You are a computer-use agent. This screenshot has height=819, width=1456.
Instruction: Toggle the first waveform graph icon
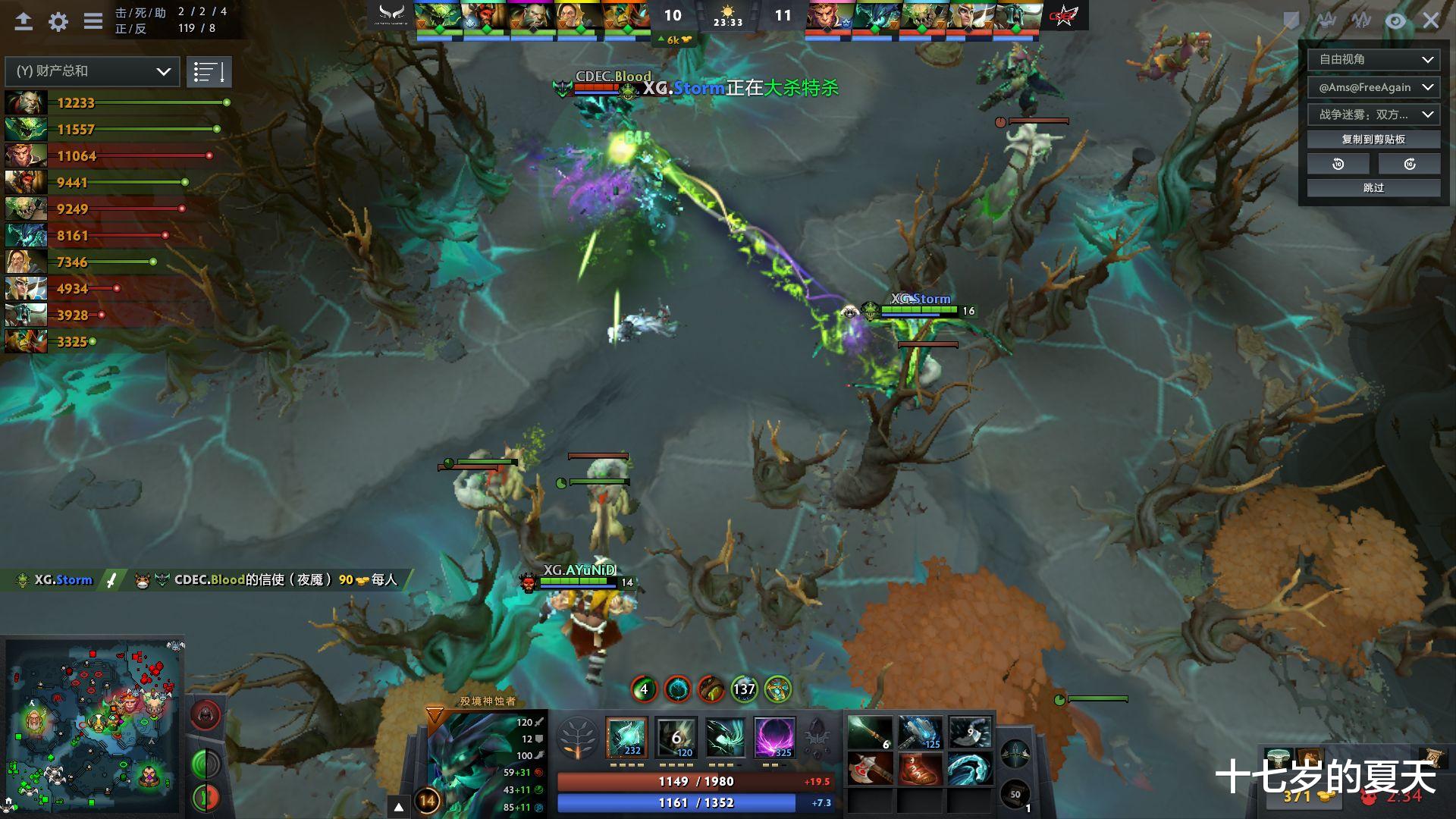tap(1327, 20)
